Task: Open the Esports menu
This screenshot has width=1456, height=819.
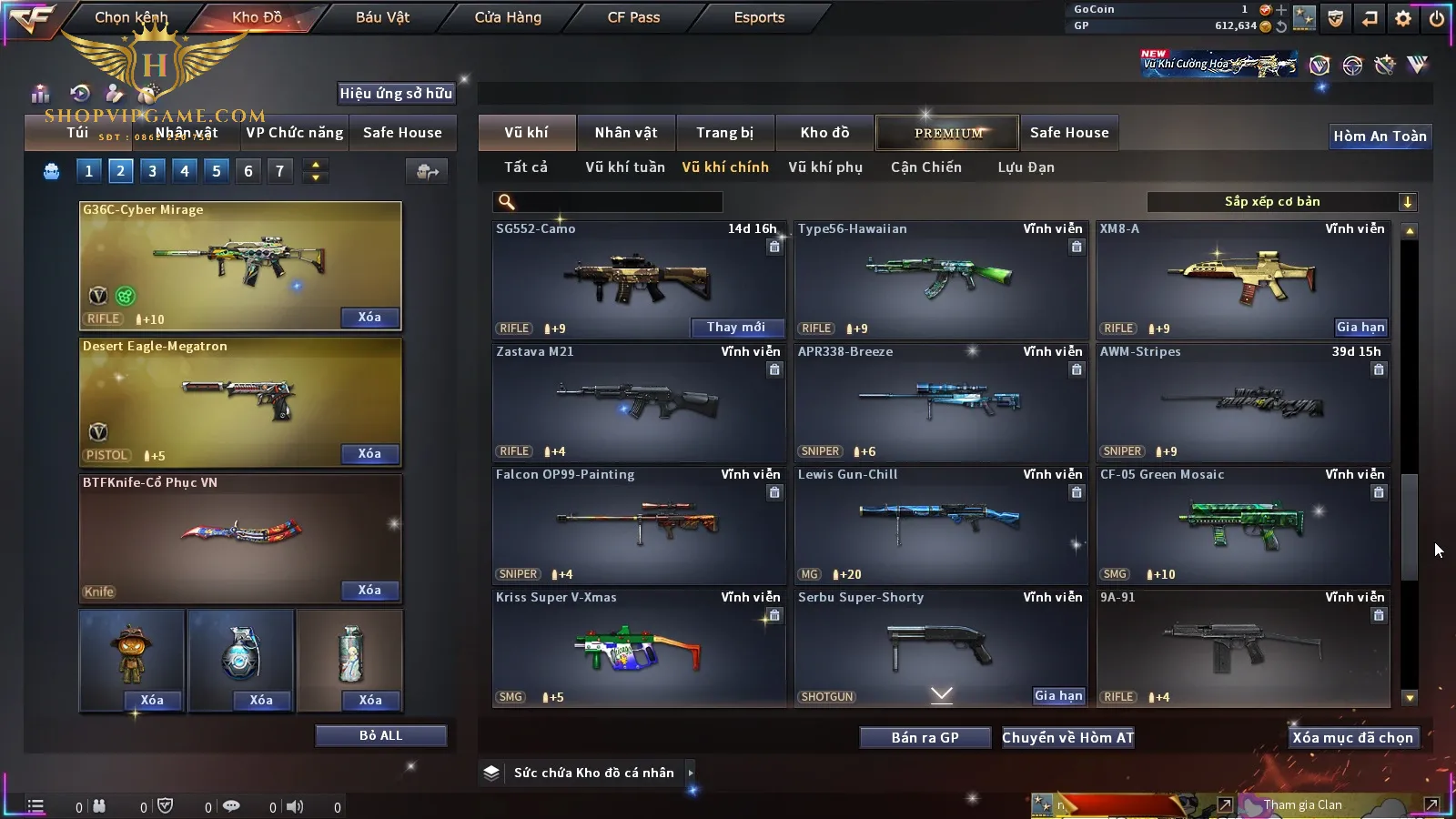Action: click(x=759, y=17)
